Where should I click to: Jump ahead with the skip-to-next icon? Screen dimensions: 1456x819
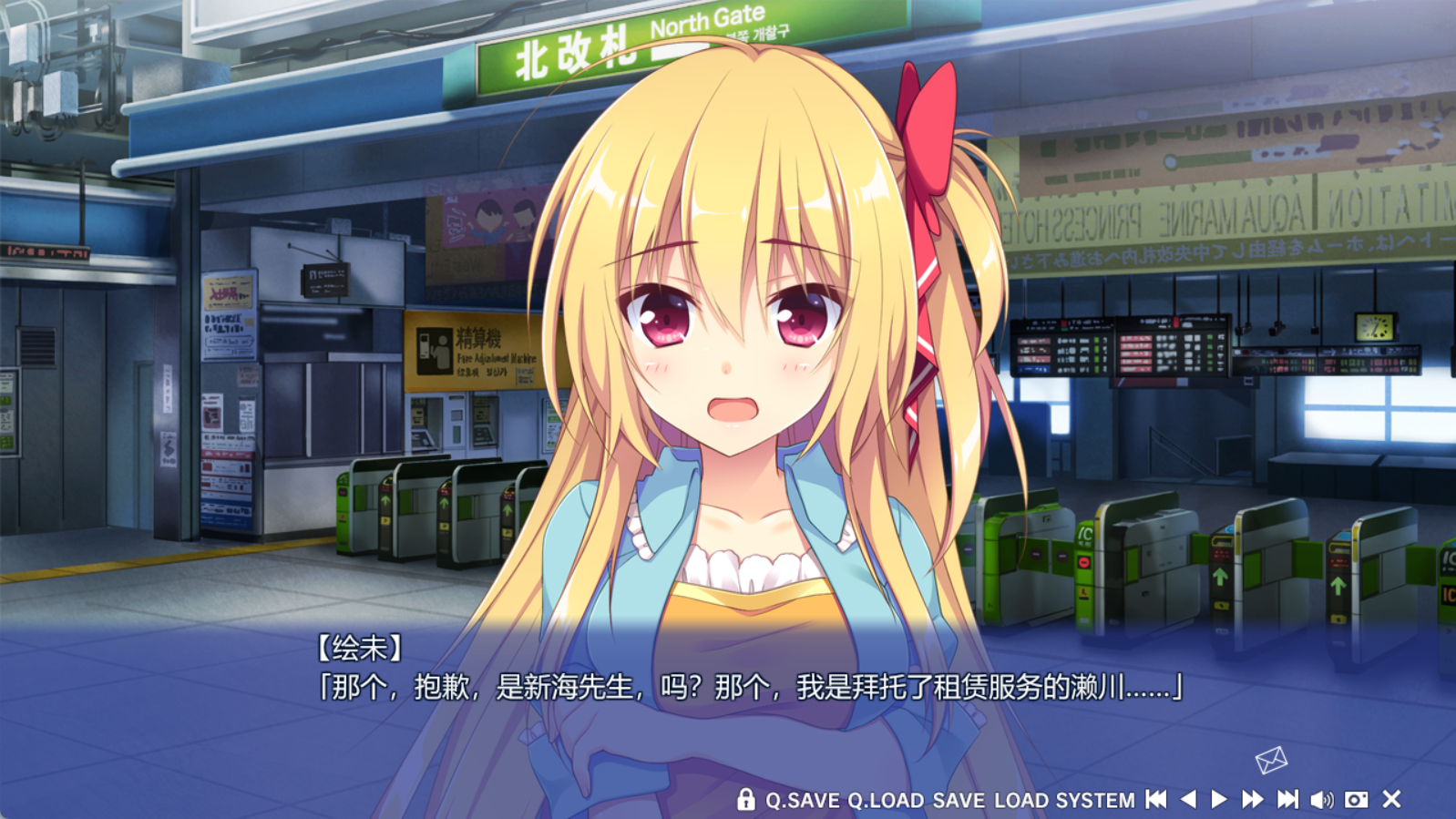(1287, 800)
